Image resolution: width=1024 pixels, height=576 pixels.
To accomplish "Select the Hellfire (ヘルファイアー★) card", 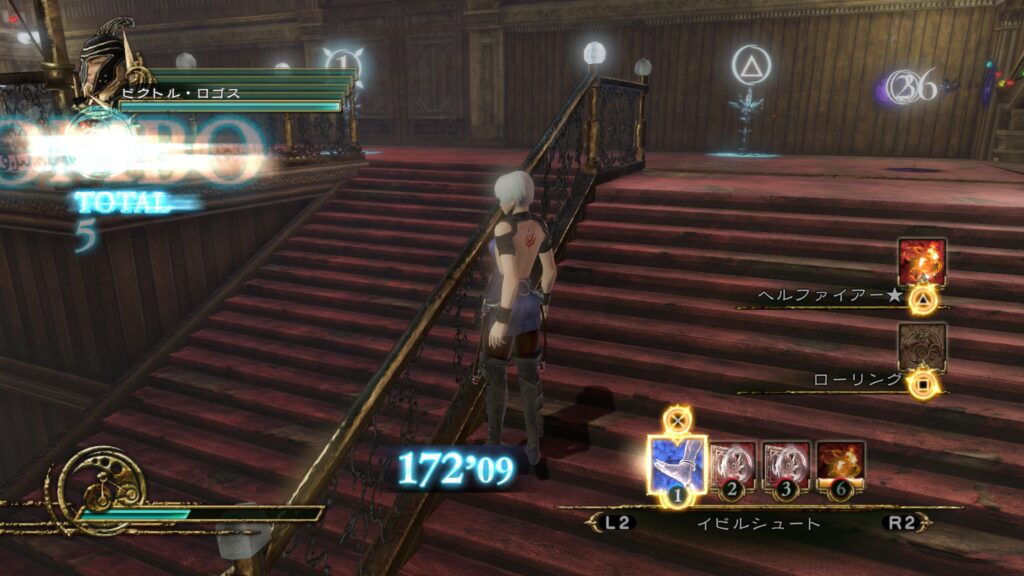I will [921, 263].
